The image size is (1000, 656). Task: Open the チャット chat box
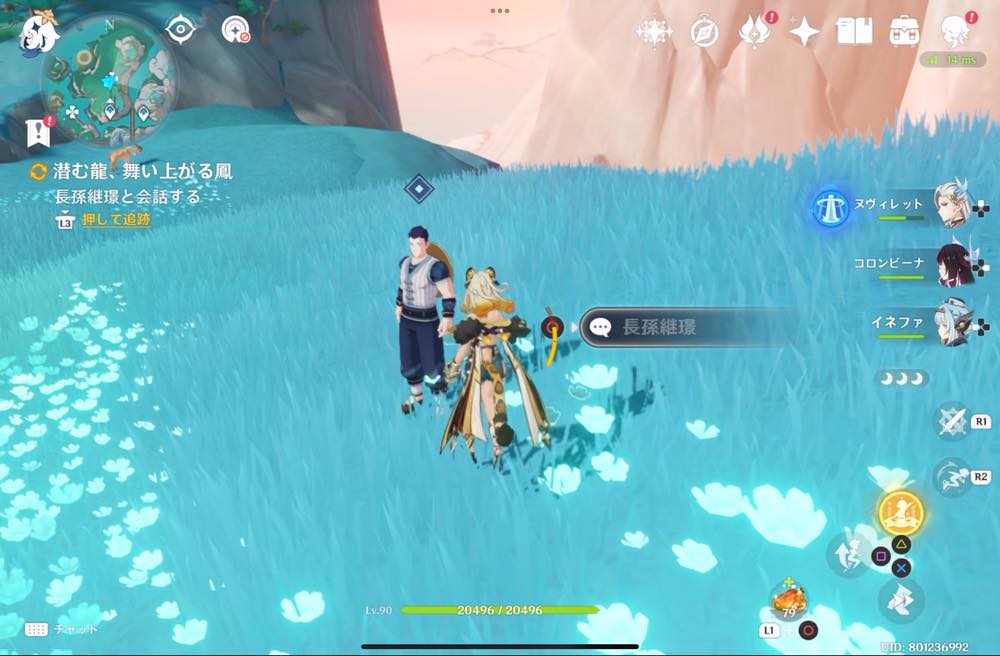coord(62,629)
